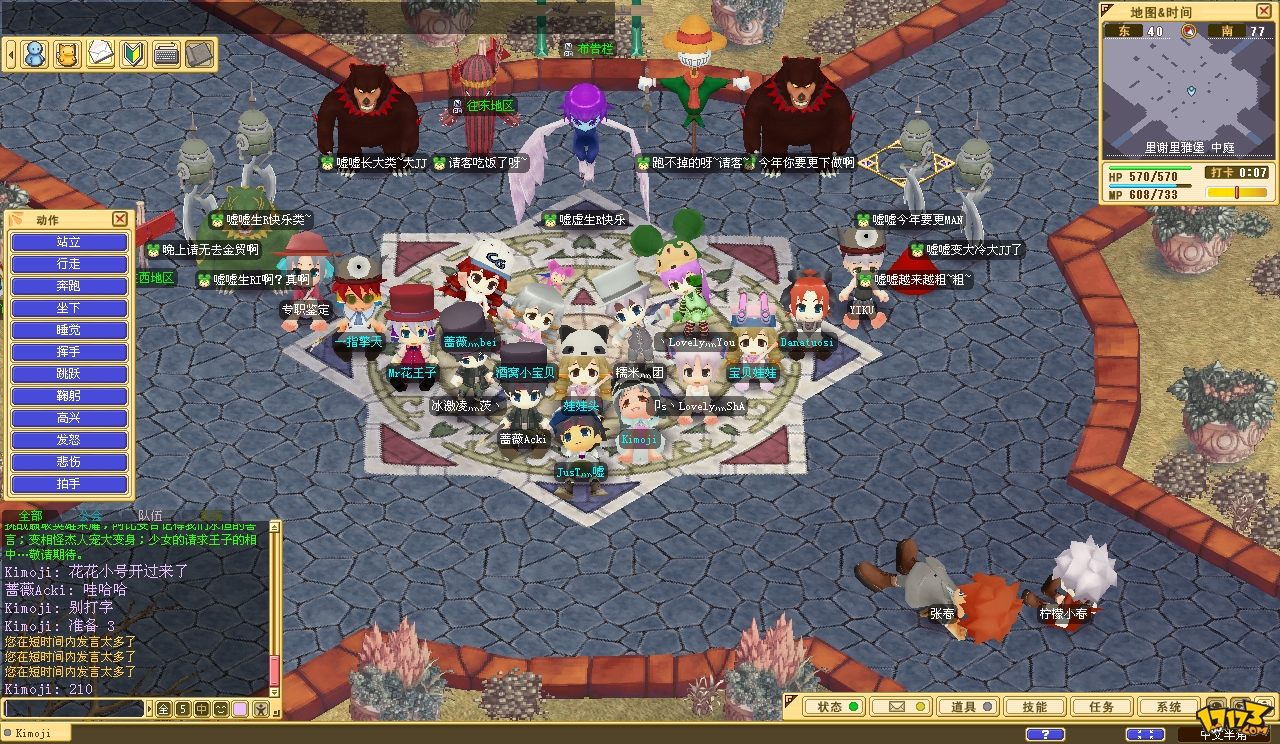Trigger the 睡觉 sleep action
Screen dimensions: 1280x744
[69, 330]
